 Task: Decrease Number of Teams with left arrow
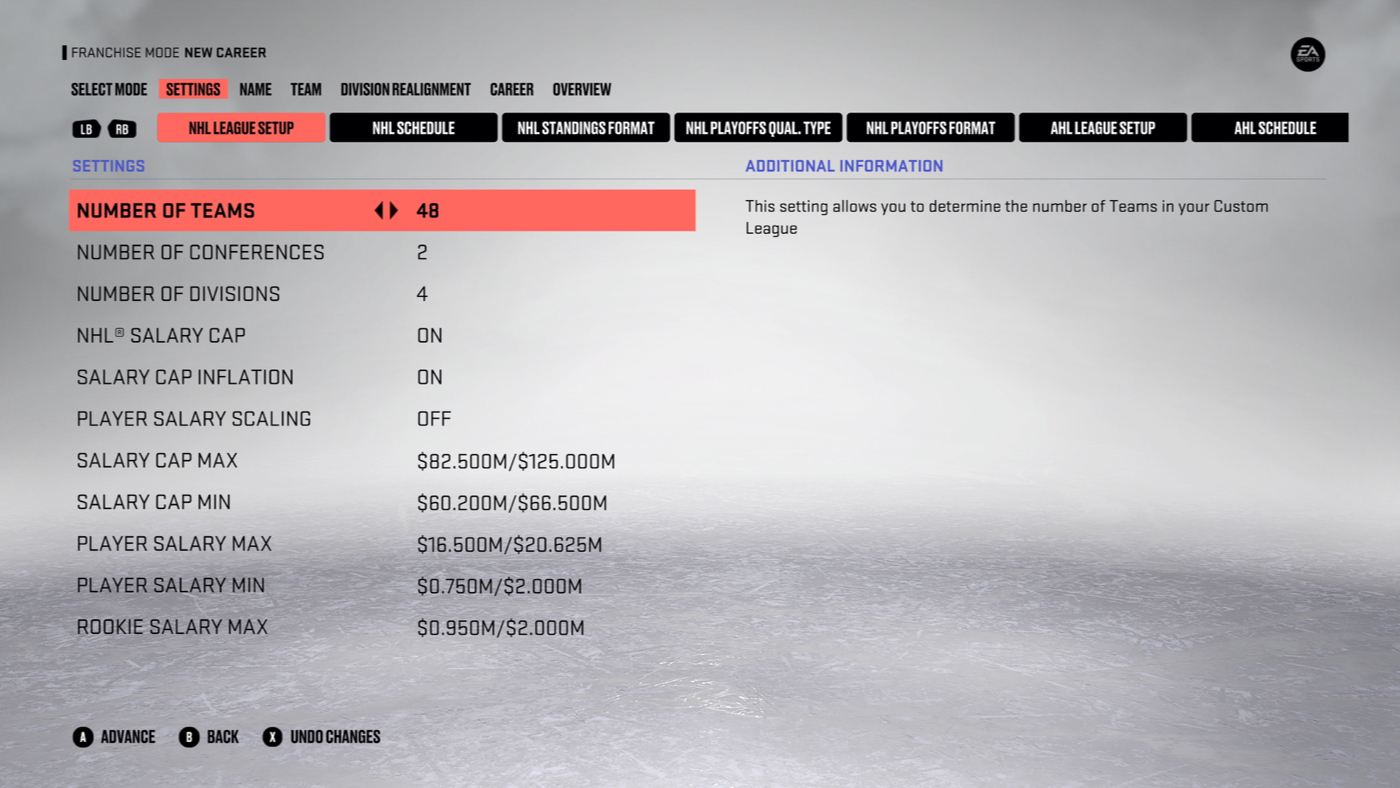377,210
